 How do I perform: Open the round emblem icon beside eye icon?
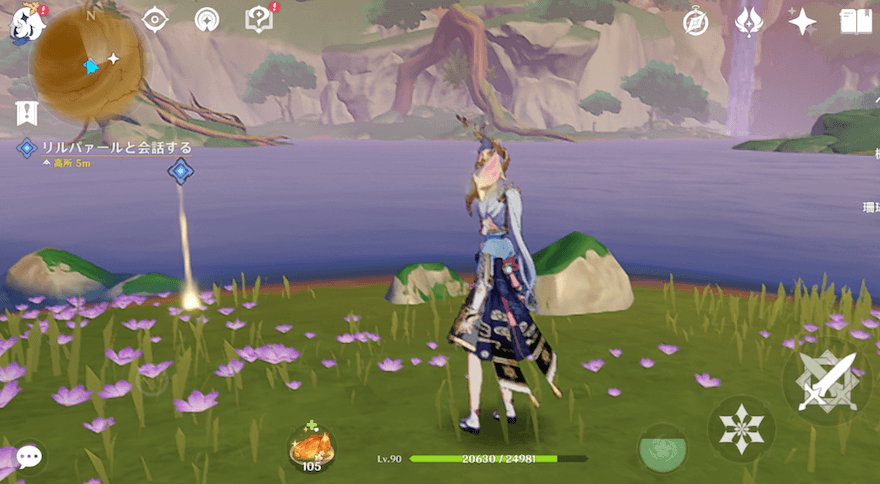click(208, 20)
